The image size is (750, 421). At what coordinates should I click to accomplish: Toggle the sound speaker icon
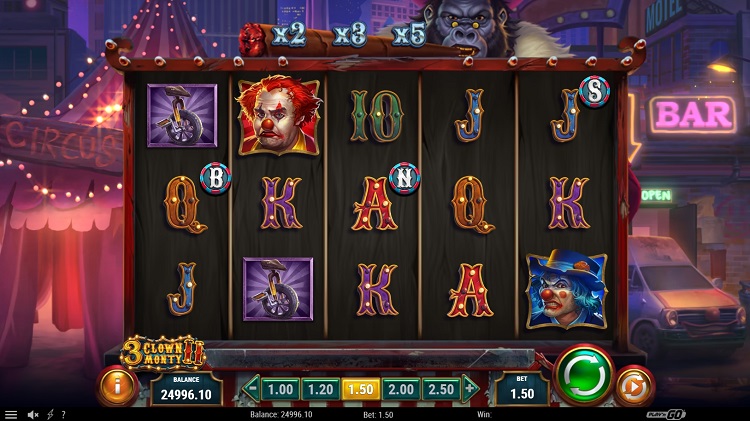click(33, 414)
